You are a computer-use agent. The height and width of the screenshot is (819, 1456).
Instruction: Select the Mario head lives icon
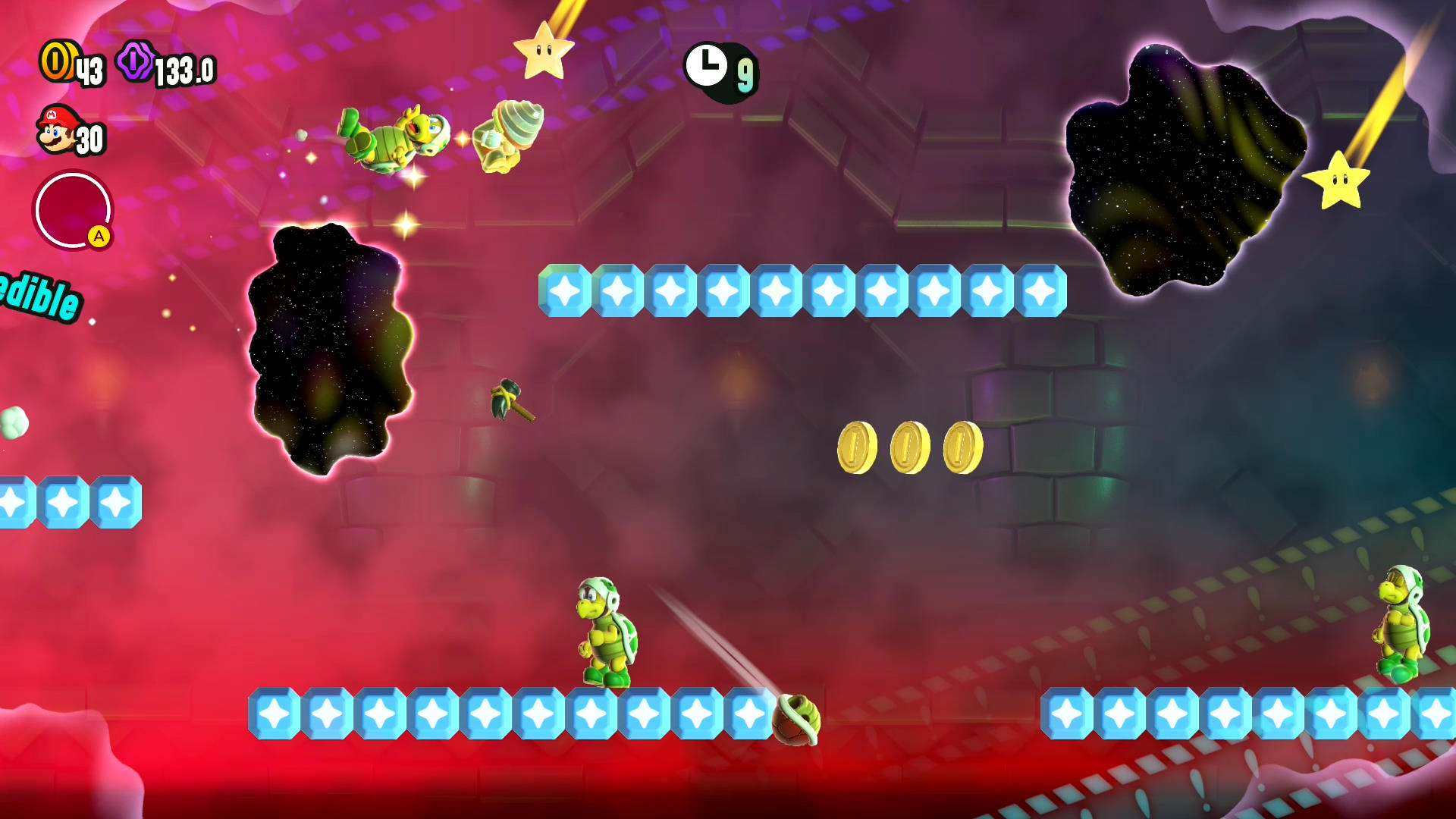(x=56, y=130)
